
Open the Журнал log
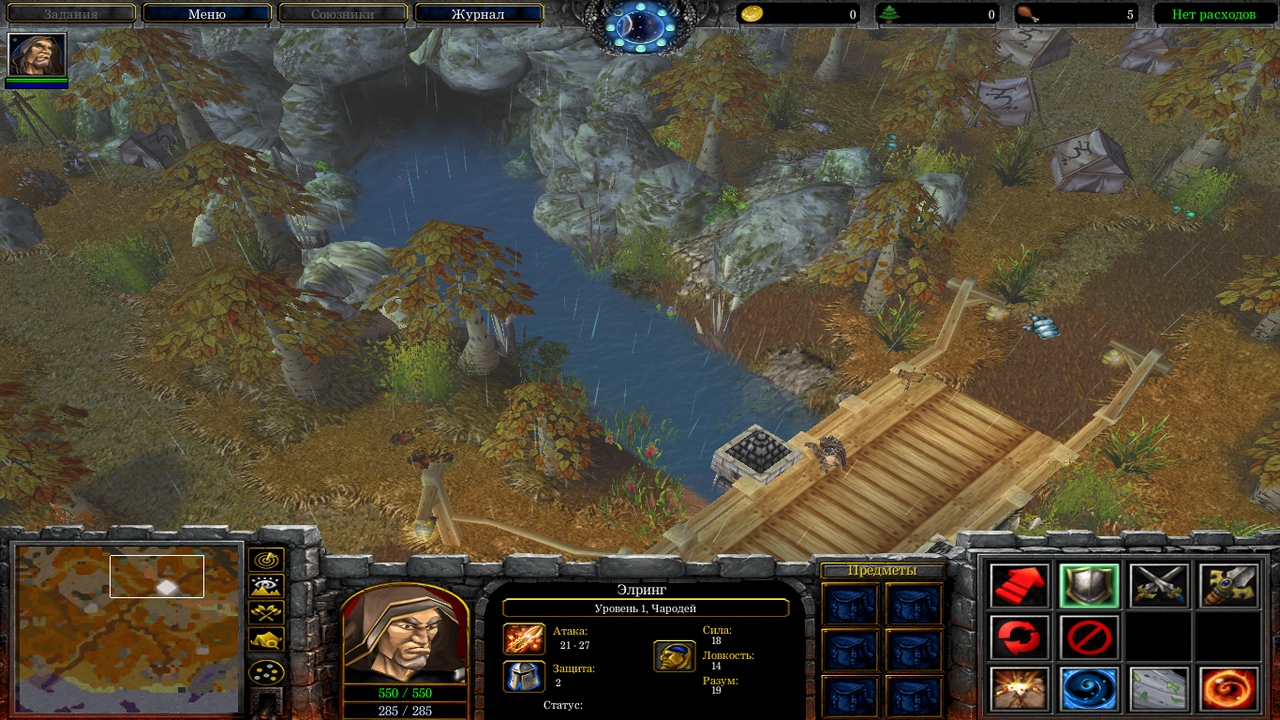[x=478, y=14]
